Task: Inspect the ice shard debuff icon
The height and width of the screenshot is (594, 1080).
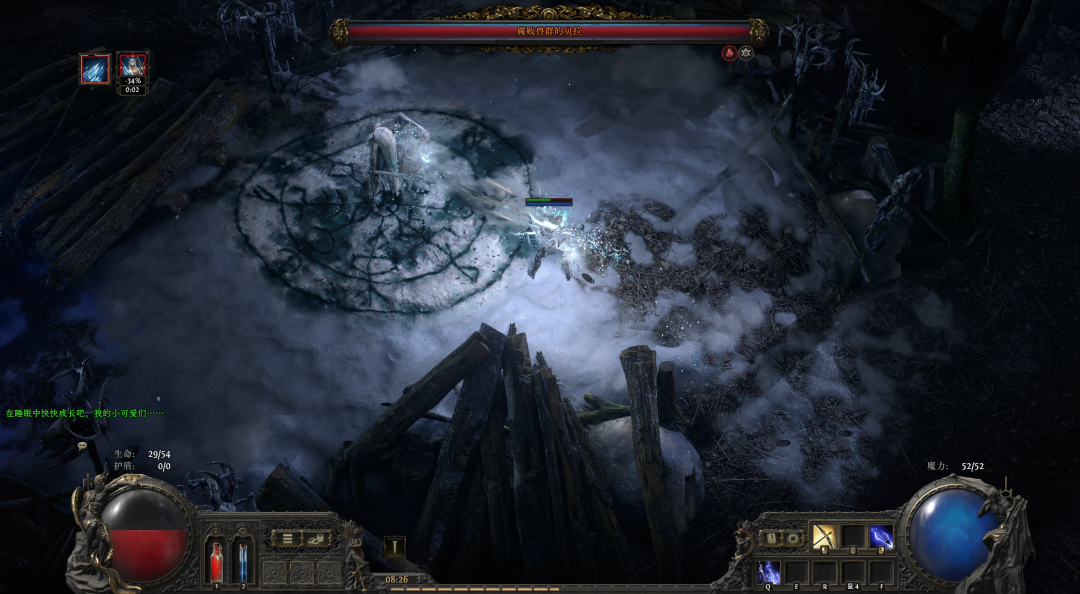Action: (x=95, y=69)
